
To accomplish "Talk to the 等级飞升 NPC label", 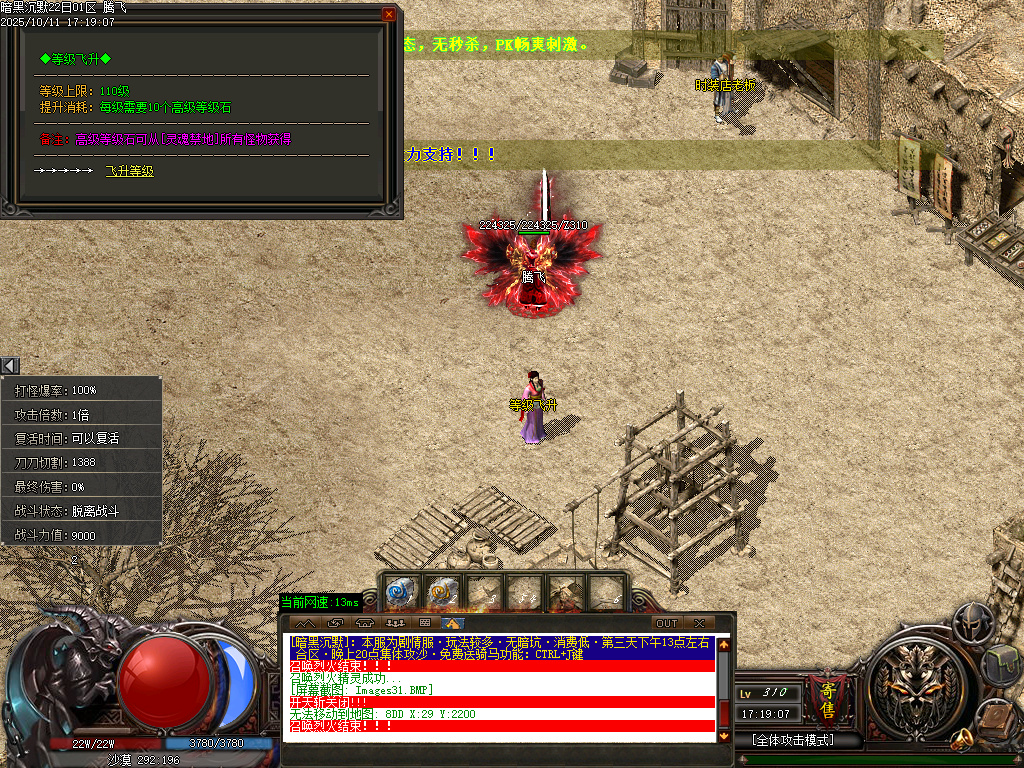I will click(x=533, y=405).
